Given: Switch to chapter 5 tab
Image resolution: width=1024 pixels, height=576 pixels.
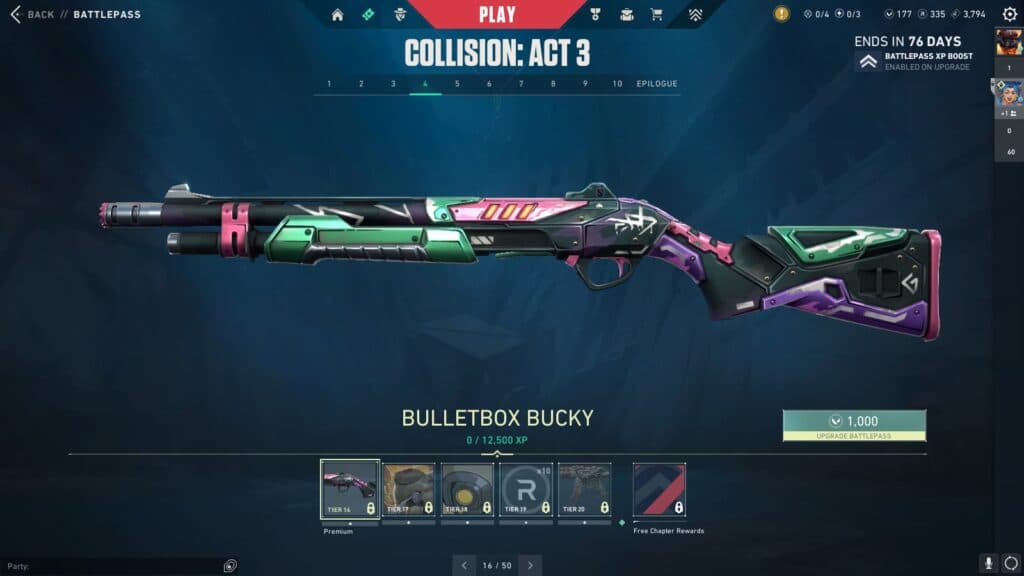Looking at the screenshot, I should pyautogui.click(x=457, y=84).
